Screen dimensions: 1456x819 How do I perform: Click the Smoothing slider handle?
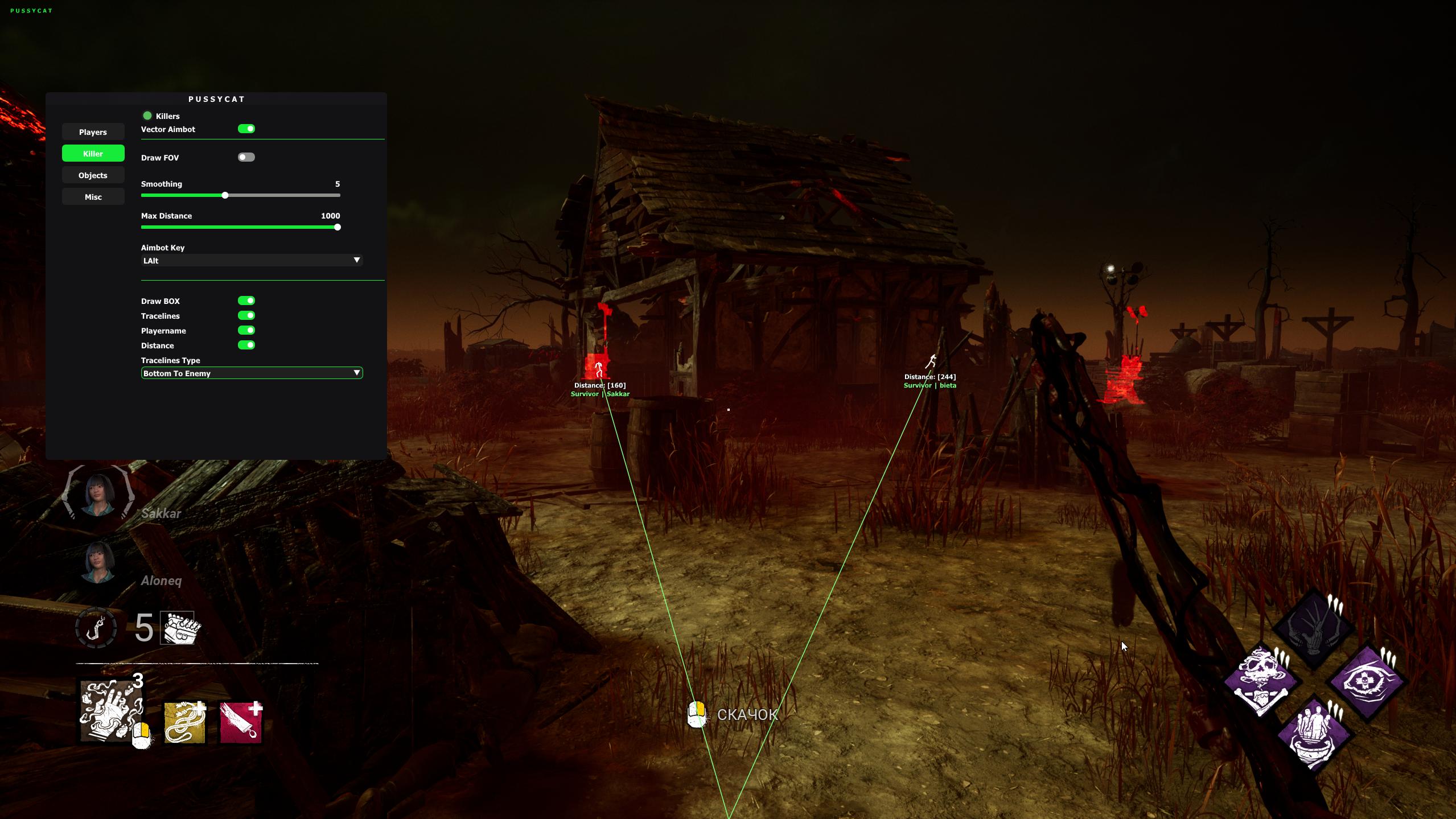pyautogui.click(x=225, y=196)
